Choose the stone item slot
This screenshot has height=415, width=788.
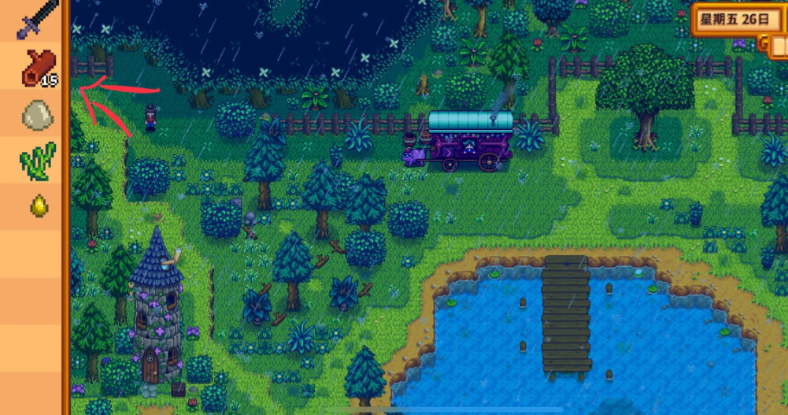click(36, 114)
